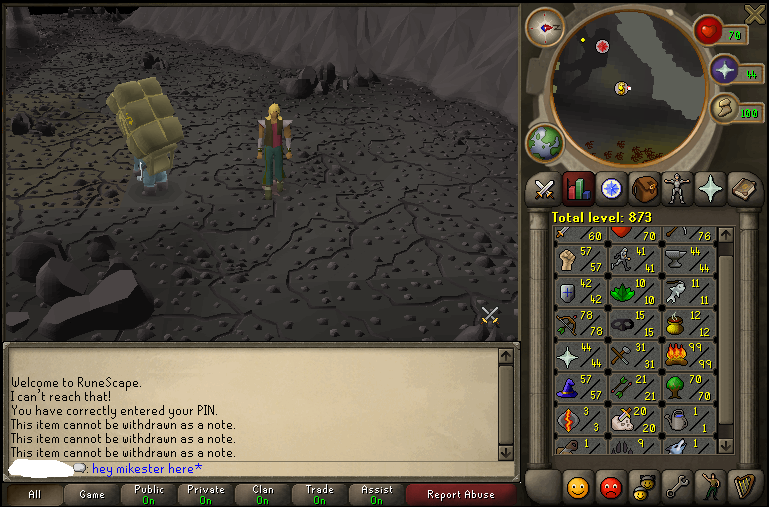This screenshot has height=507, width=769.
Task: Toggle the Assist chat filter
Action: tap(376, 494)
